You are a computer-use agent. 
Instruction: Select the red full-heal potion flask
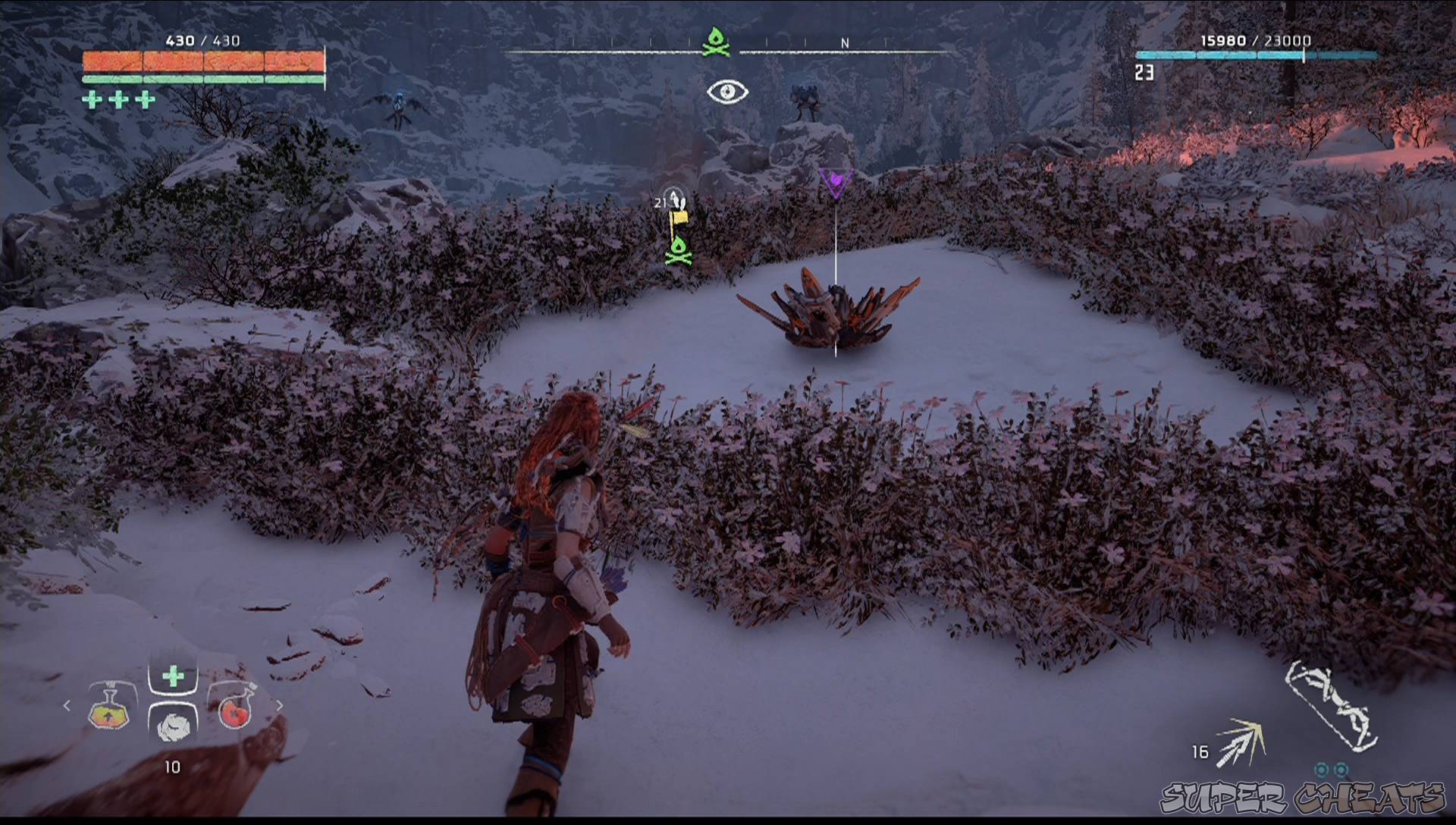(234, 713)
